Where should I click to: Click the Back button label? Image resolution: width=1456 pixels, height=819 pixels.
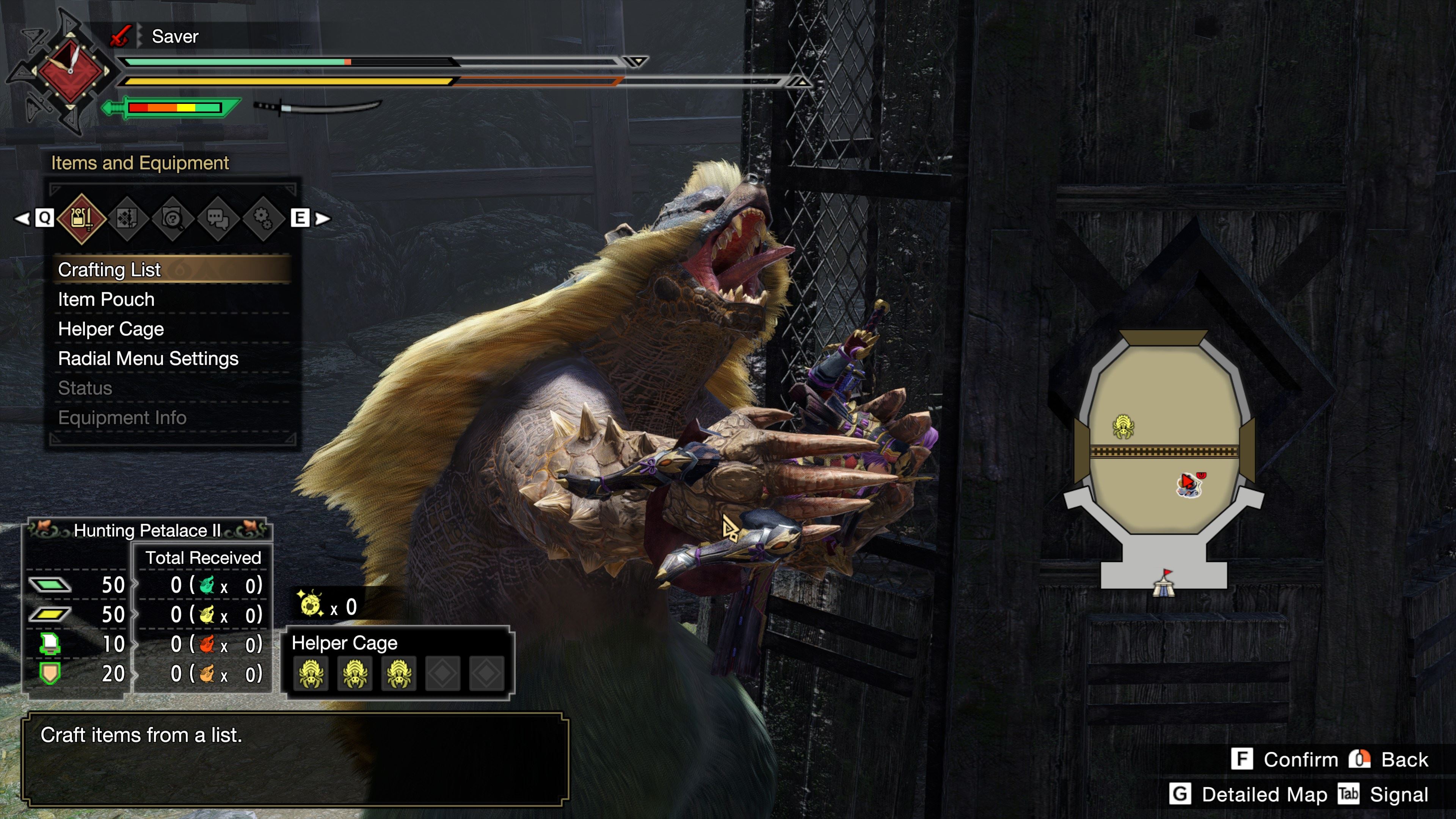[1404, 759]
